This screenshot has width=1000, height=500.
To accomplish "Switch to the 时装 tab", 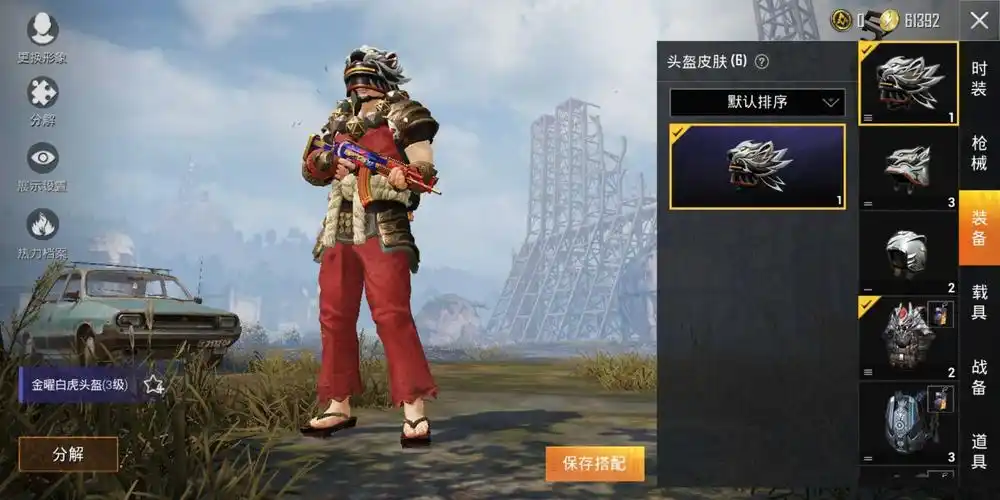I will 979,78.
